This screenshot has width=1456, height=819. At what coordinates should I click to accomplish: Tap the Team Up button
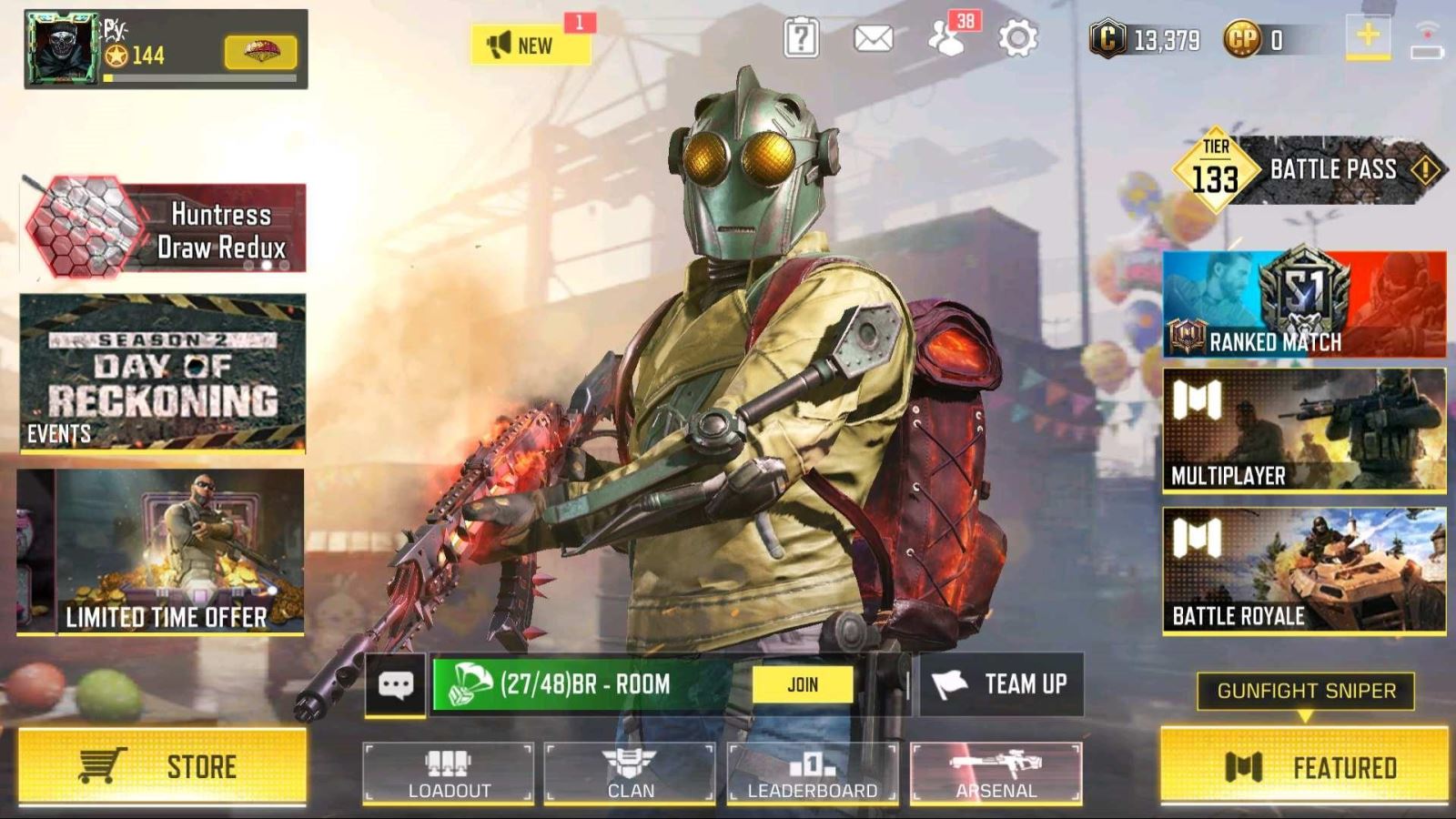(1002, 684)
